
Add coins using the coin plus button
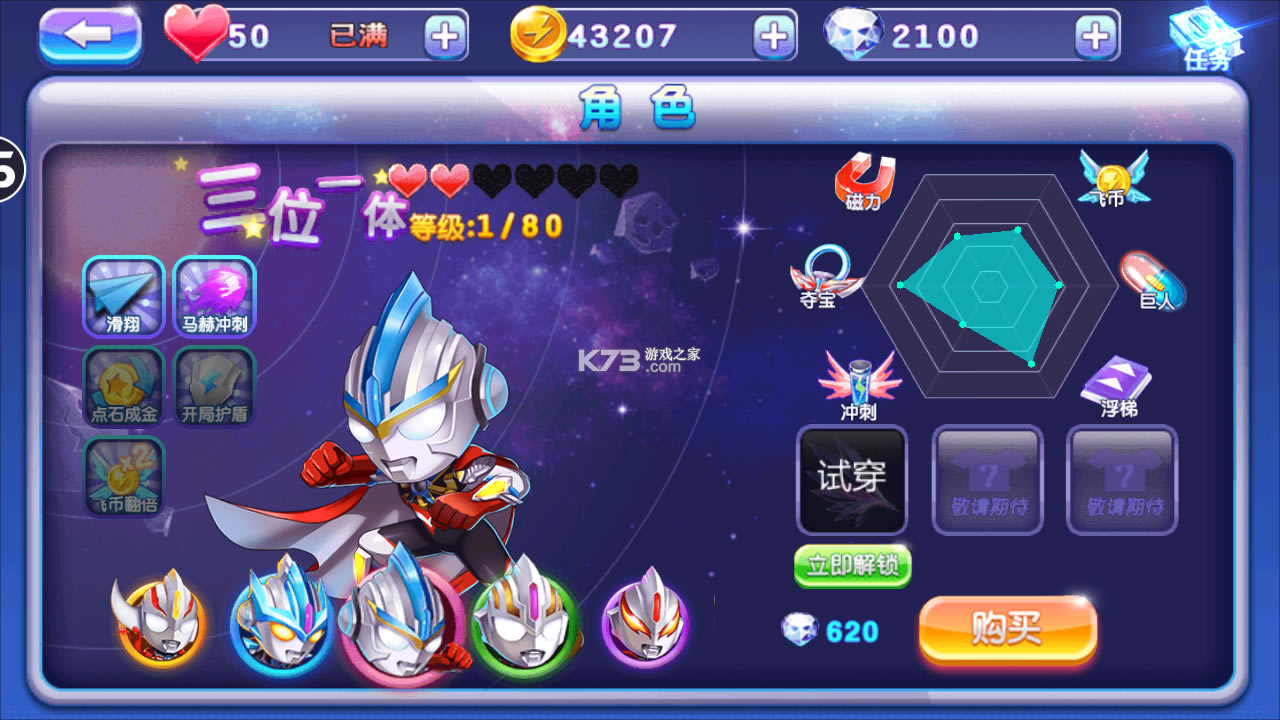[771, 34]
